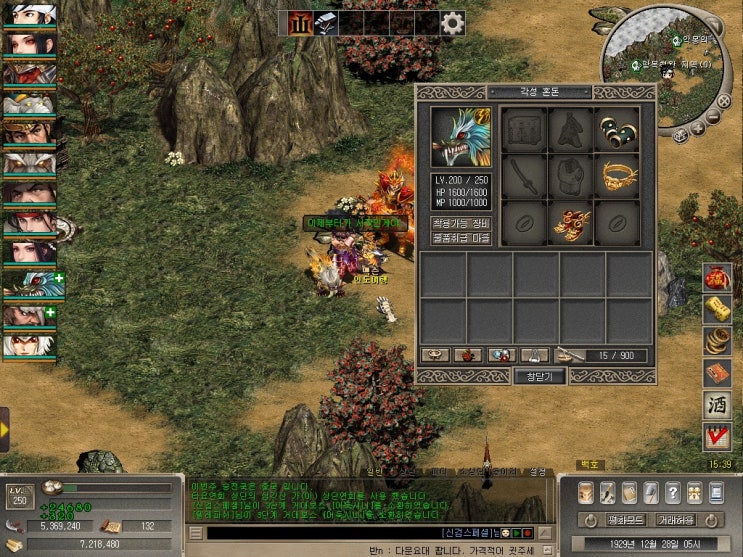The image size is (743, 557).
Task: Expand the yellow arrow tab on left edge
Action: 5,429
